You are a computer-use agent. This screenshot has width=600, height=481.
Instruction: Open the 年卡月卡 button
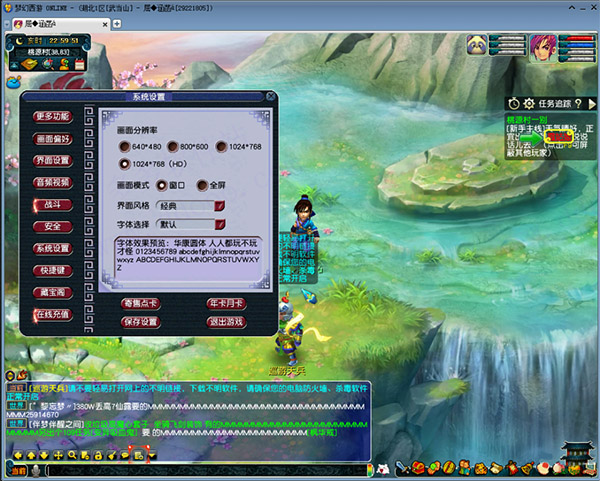[227, 303]
